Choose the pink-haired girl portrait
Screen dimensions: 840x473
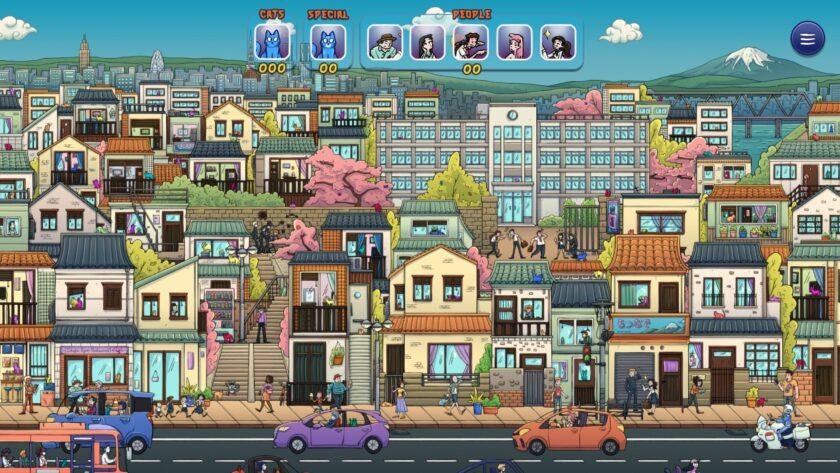point(514,42)
